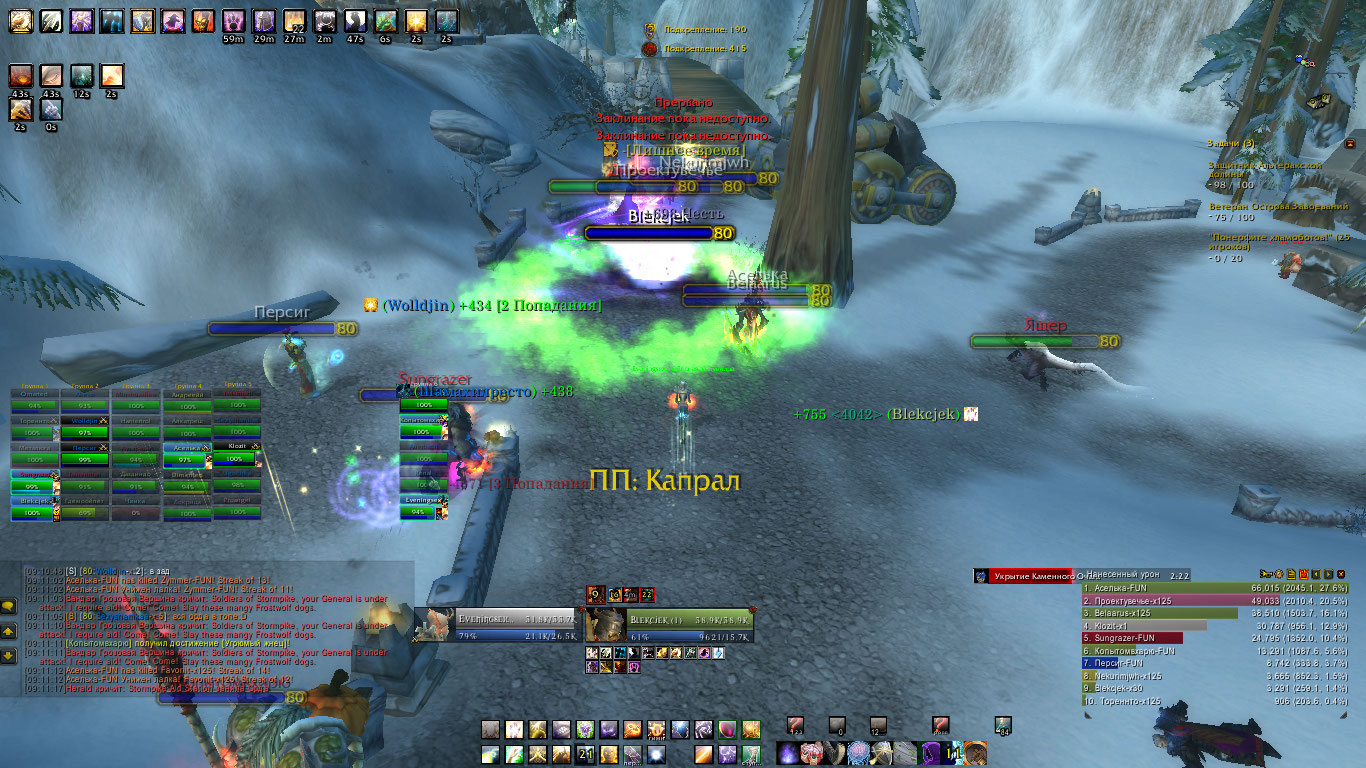This screenshot has height=768, width=1366.
Task: Open the chat menu speech bubble button
Action: click(8, 606)
